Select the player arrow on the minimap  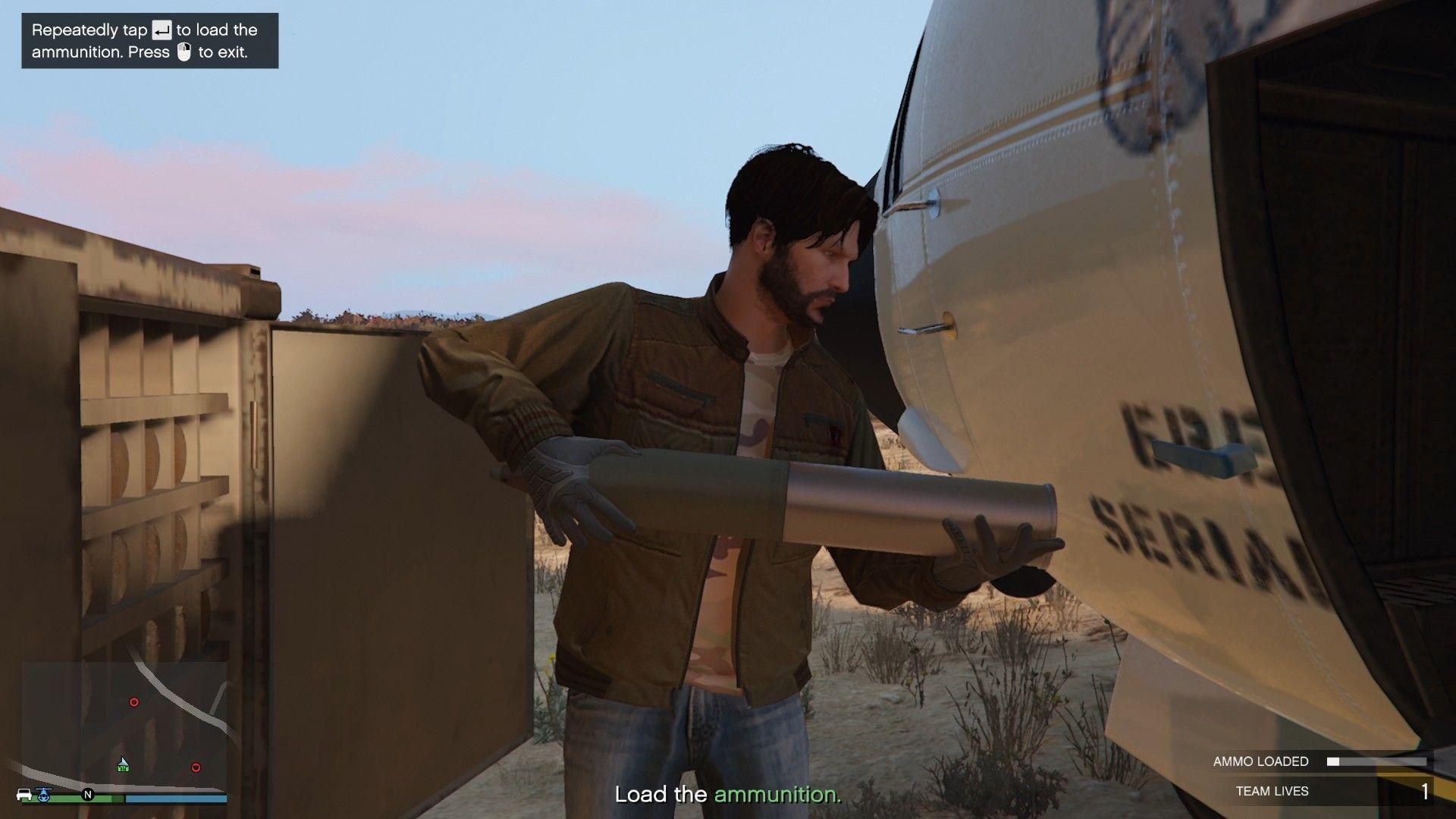[123, 762]
